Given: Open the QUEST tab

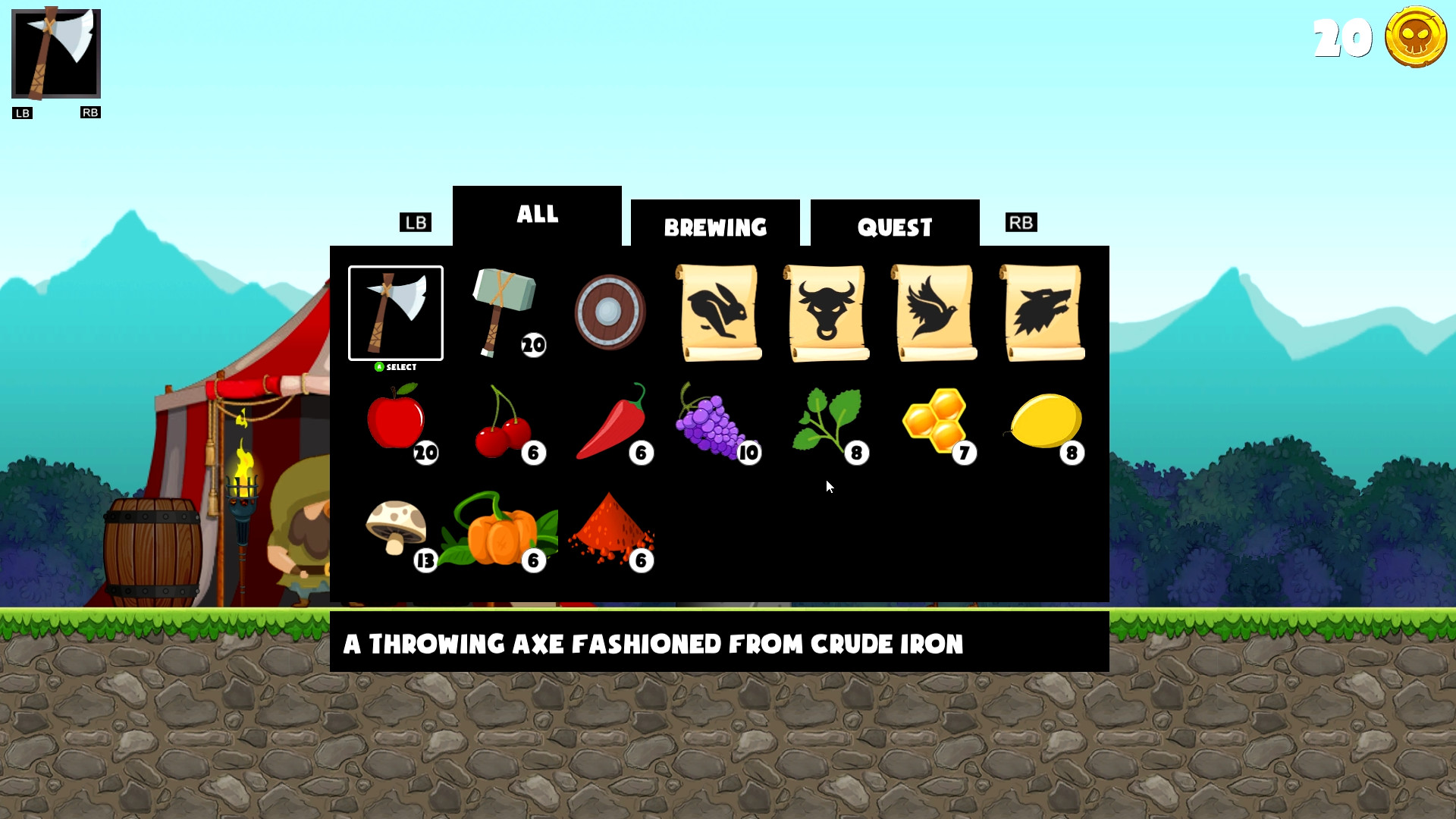Looking at the screenshot, I should coord(894,225).
